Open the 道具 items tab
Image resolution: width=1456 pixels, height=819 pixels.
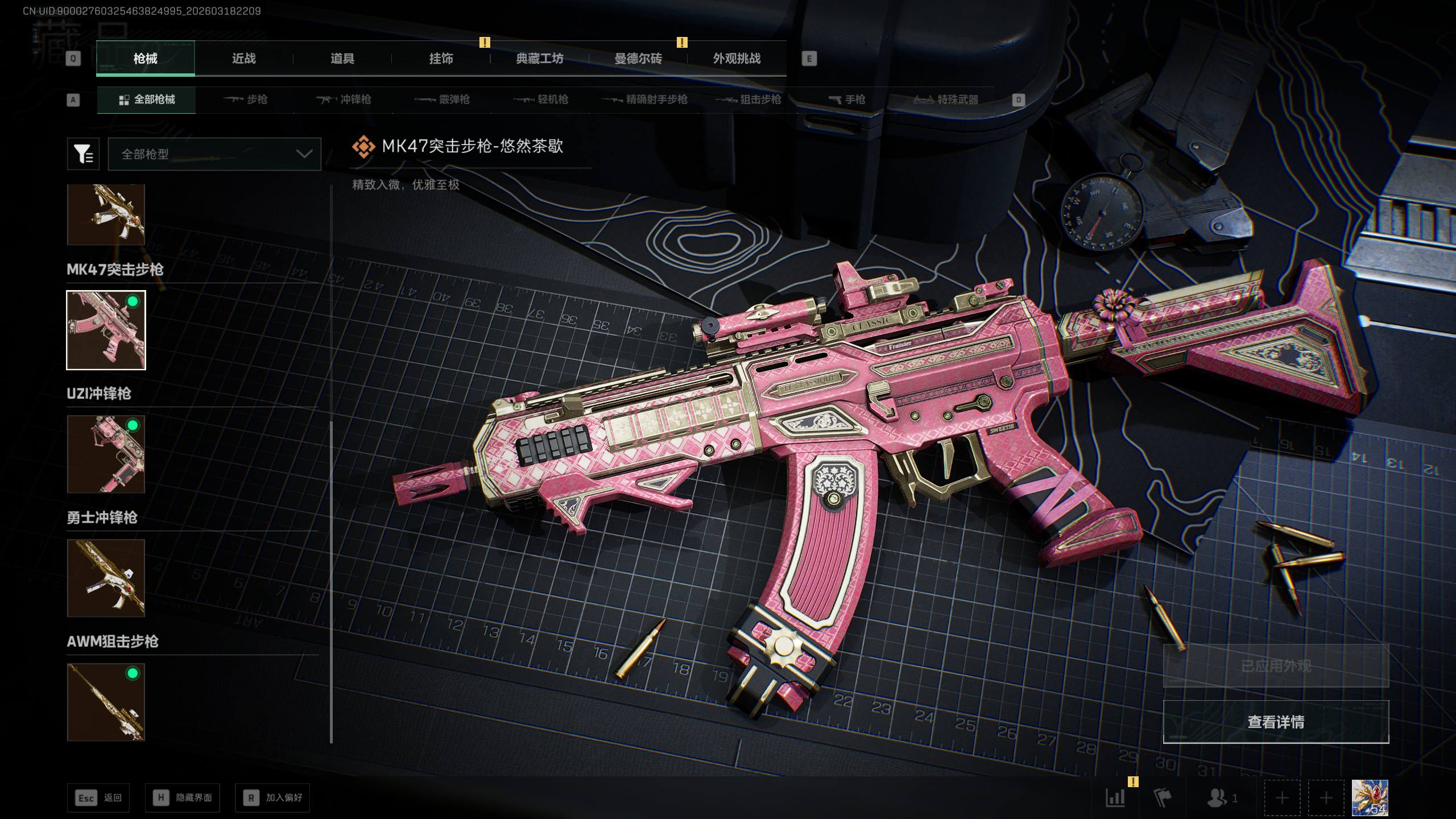(x=342, y=59)
